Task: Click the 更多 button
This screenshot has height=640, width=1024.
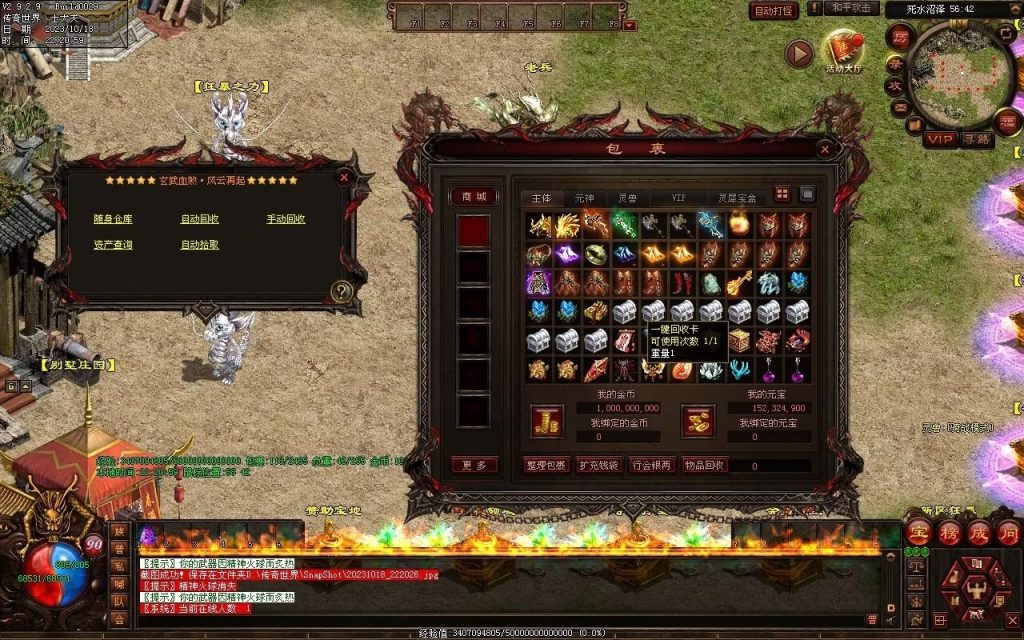Action: coord(473,465)
